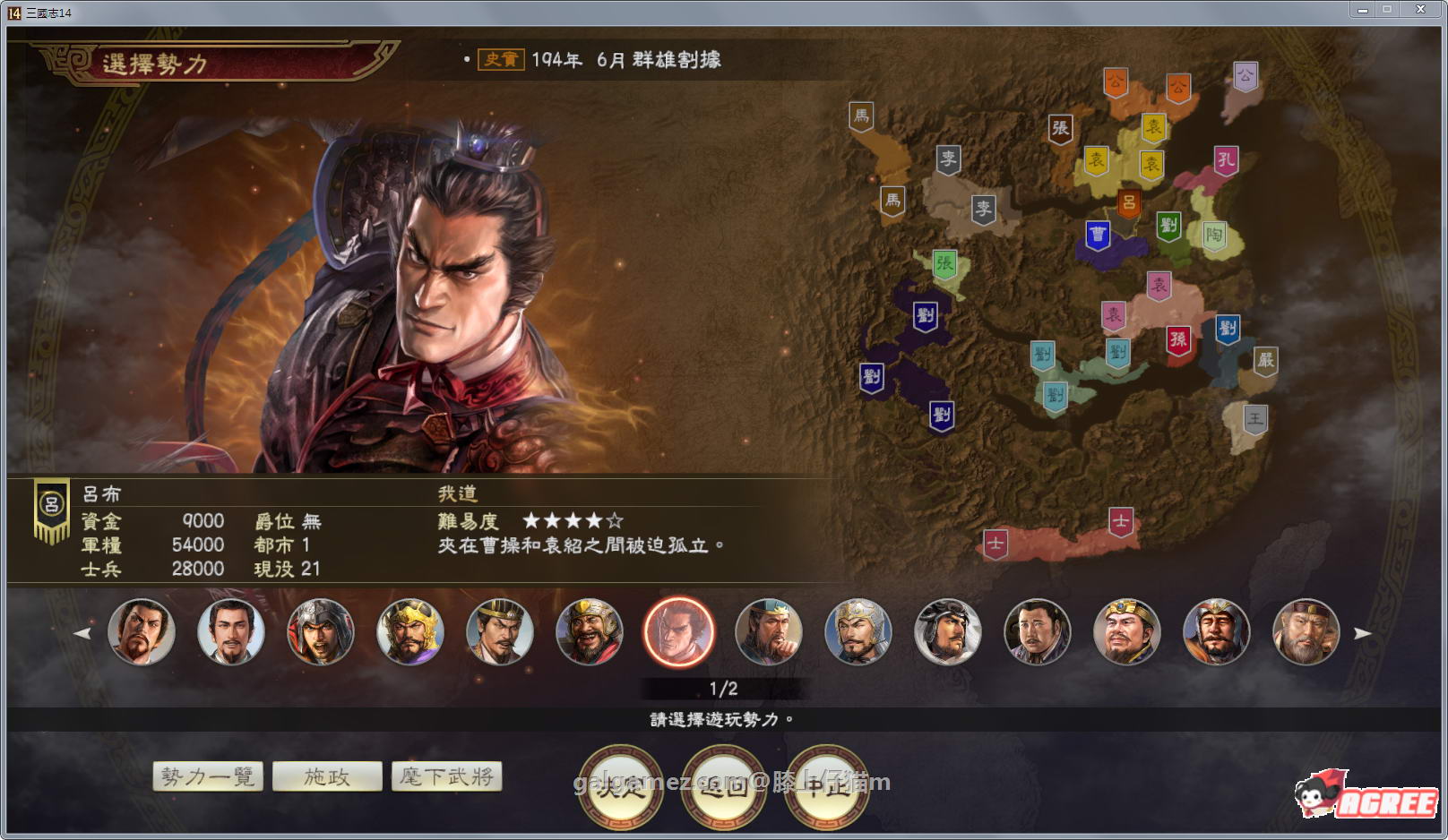The width and height of the screenshot is (1448, 840).
Task: Select Lü Bu's red 呂 banner on the map
Action: click(x=1131, y=202)
